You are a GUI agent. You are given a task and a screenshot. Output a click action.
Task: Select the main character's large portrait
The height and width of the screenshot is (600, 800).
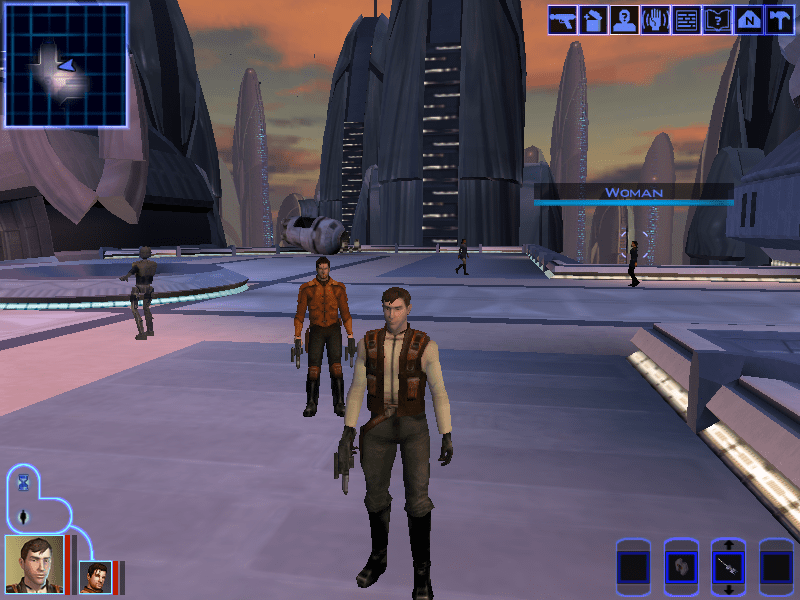click(x=34, y=564)
